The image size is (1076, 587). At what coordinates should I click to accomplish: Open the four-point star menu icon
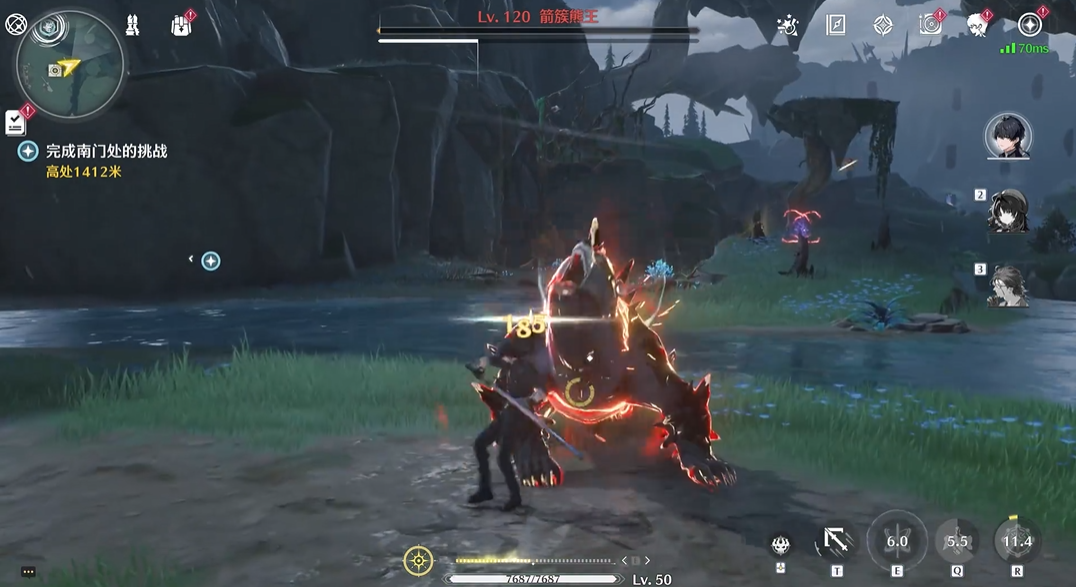pyautogui.click(x=1029, y=26)
